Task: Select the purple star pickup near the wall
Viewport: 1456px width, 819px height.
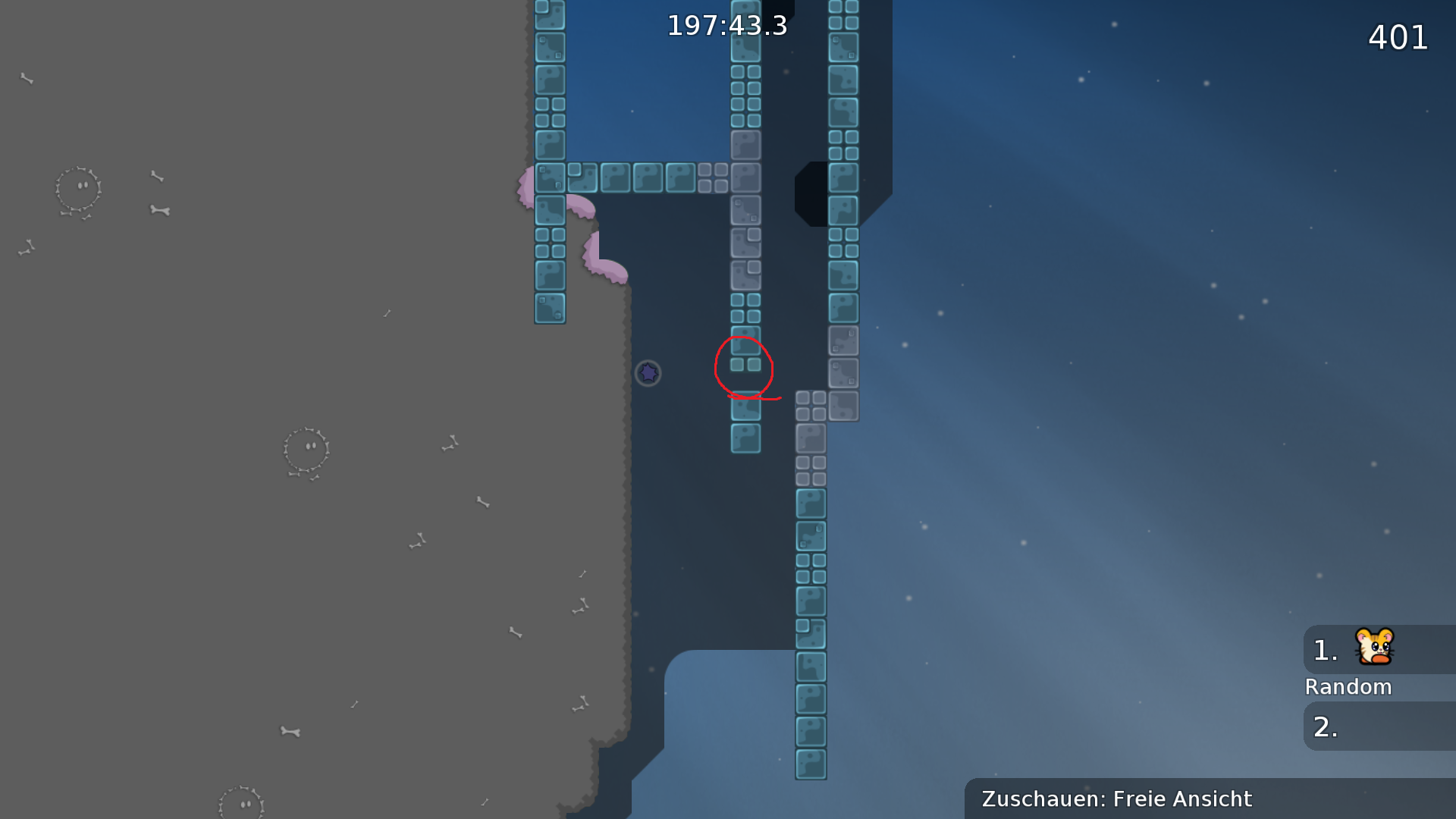Action: tap(648, 373)
